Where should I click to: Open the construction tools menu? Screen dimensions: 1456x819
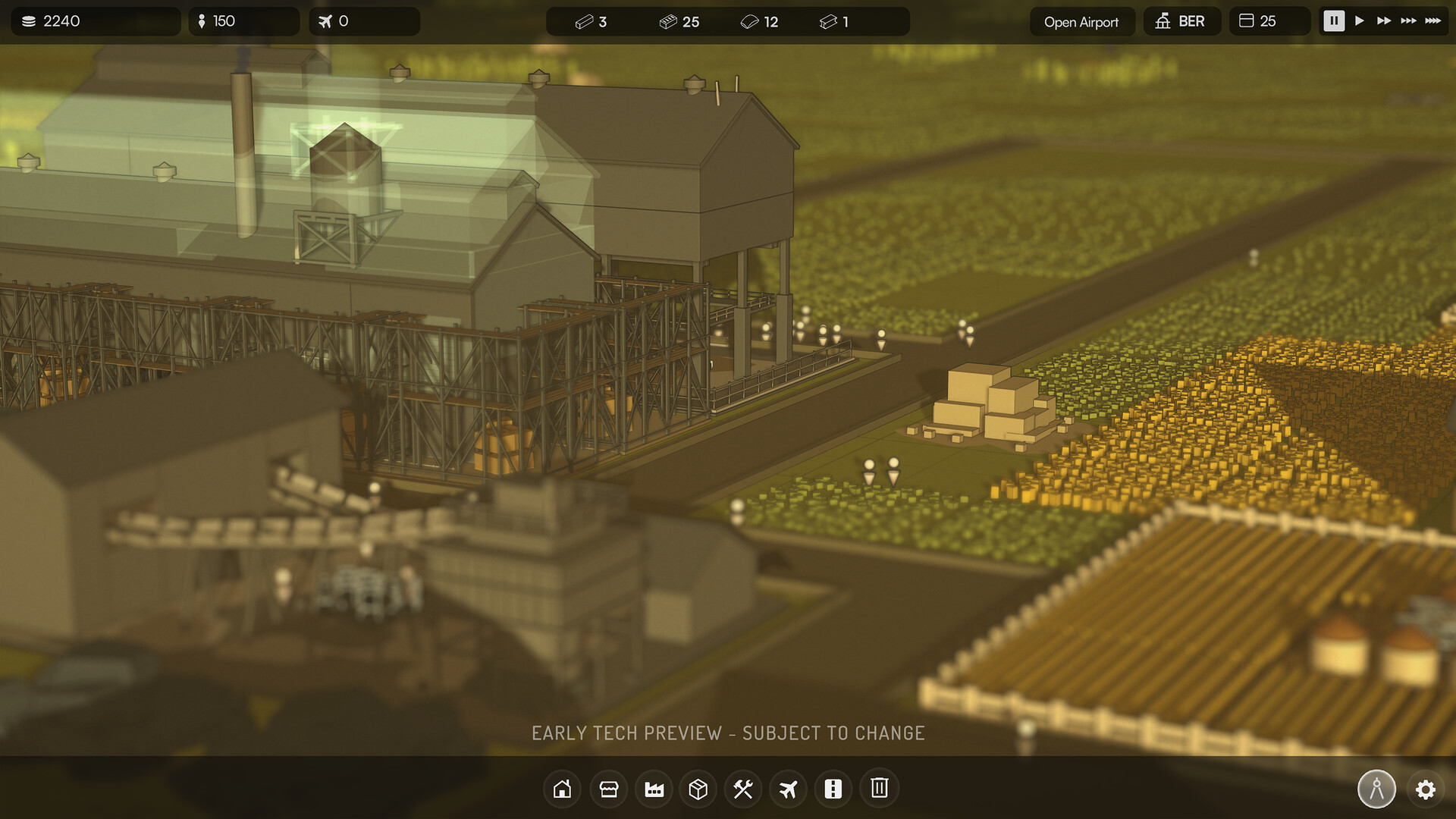click(x=743, y=789)
